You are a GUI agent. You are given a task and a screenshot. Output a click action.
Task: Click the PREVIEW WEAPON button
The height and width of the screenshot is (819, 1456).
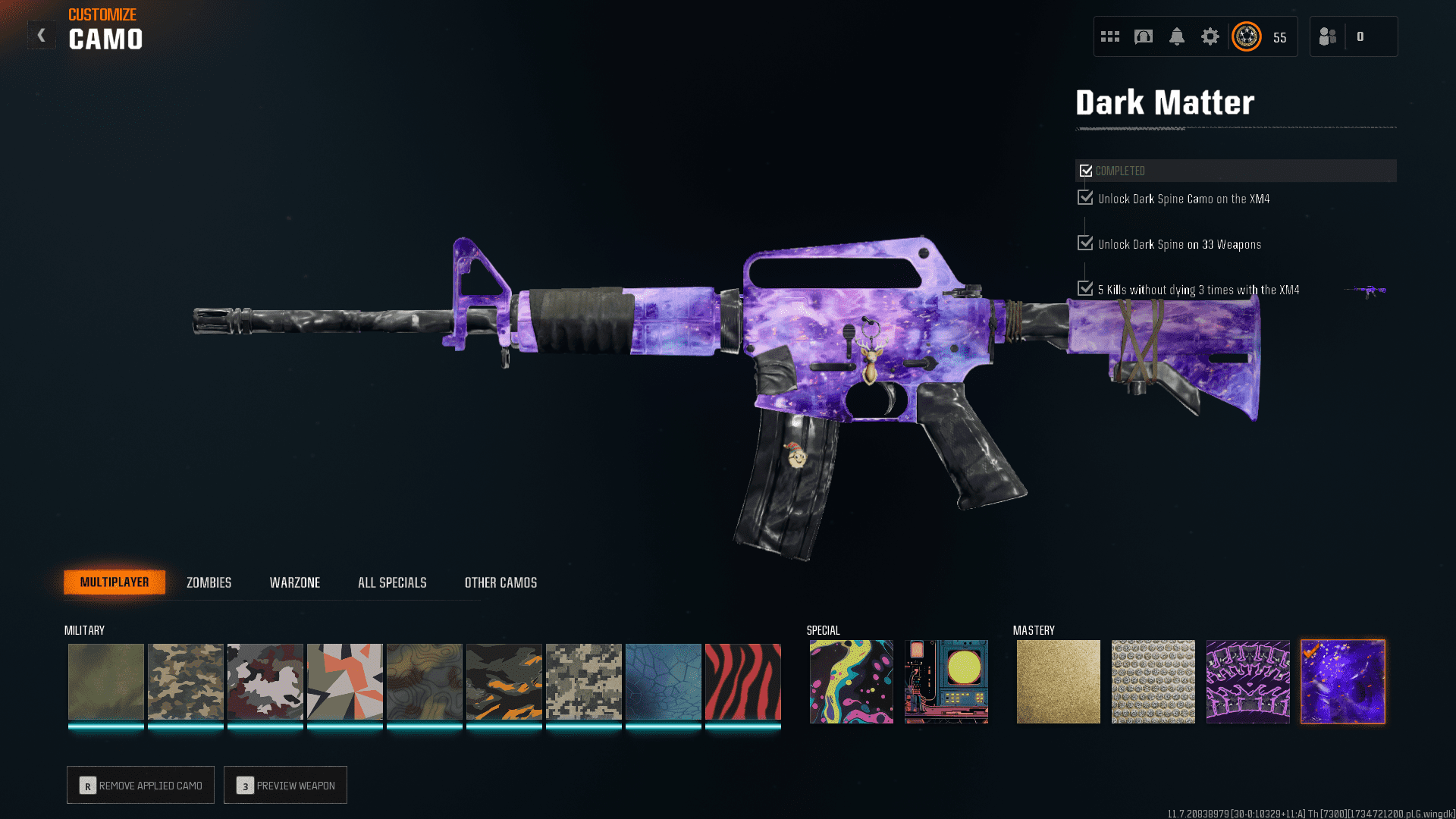coord(285,785)
